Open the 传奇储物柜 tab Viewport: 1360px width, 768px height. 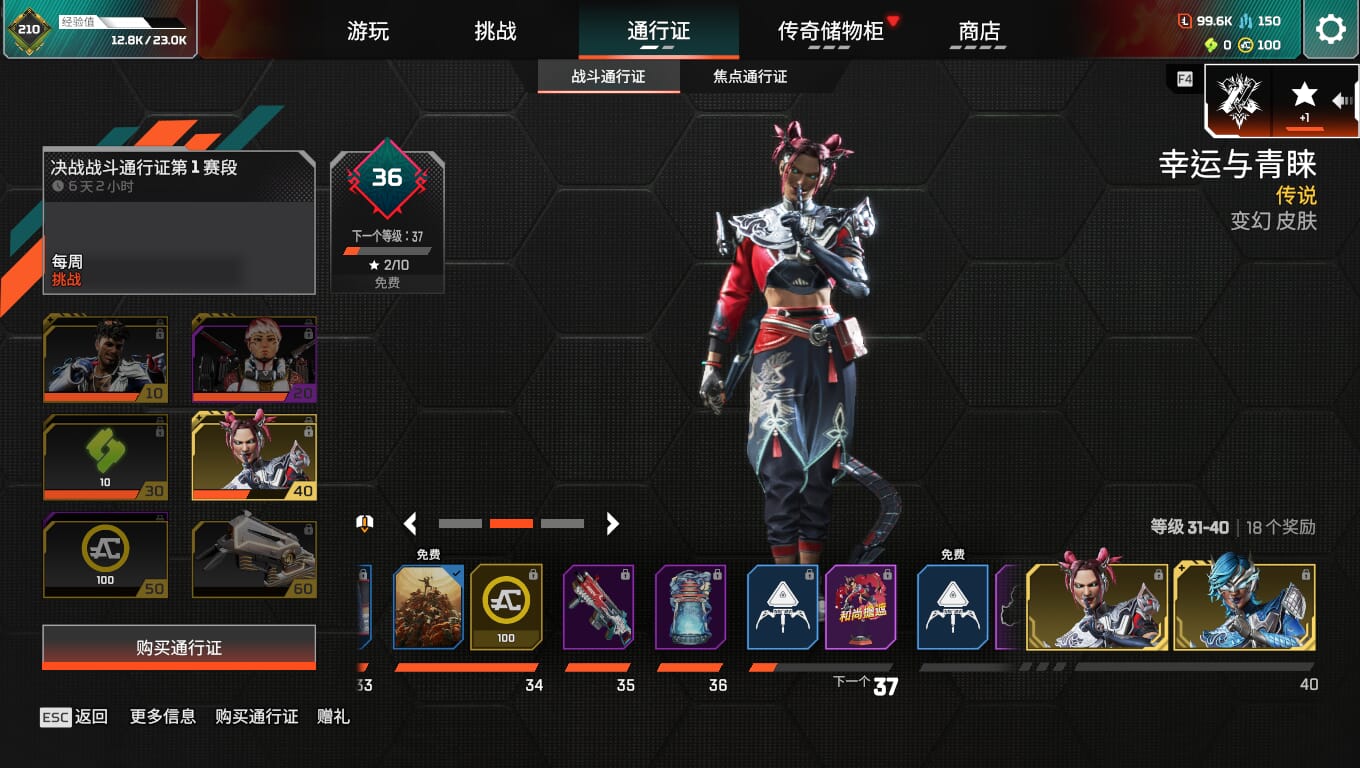(x=831, y=31)
